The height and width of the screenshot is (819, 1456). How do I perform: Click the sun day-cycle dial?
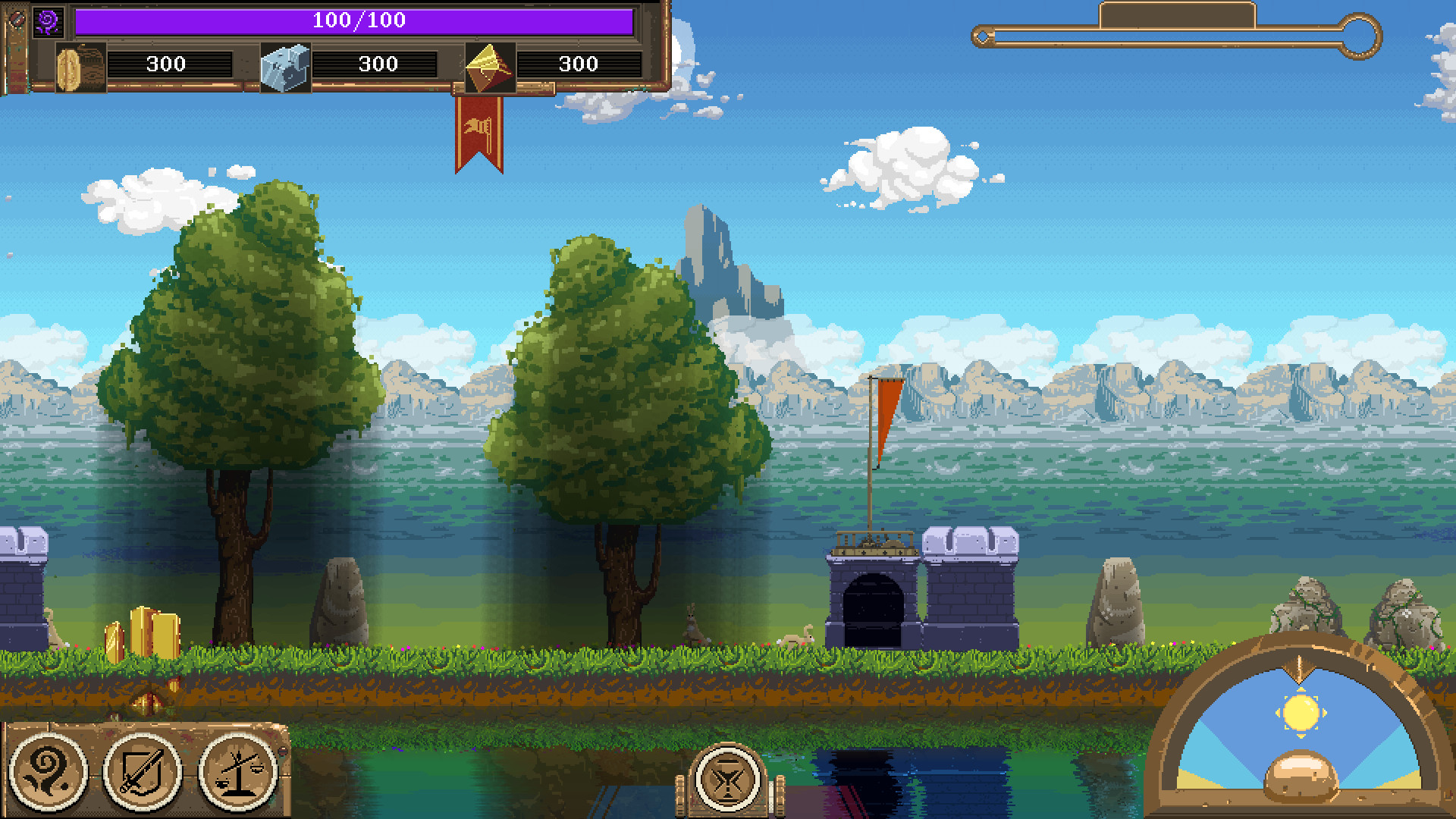pyautogui.click(x=1301, y=714)
